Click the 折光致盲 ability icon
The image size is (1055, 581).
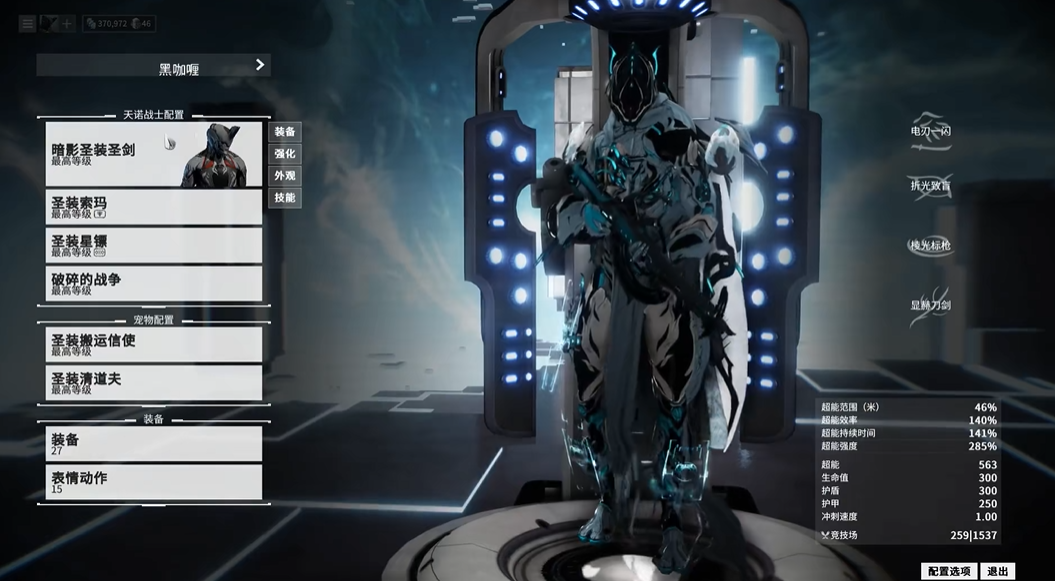tap(930, 187)
